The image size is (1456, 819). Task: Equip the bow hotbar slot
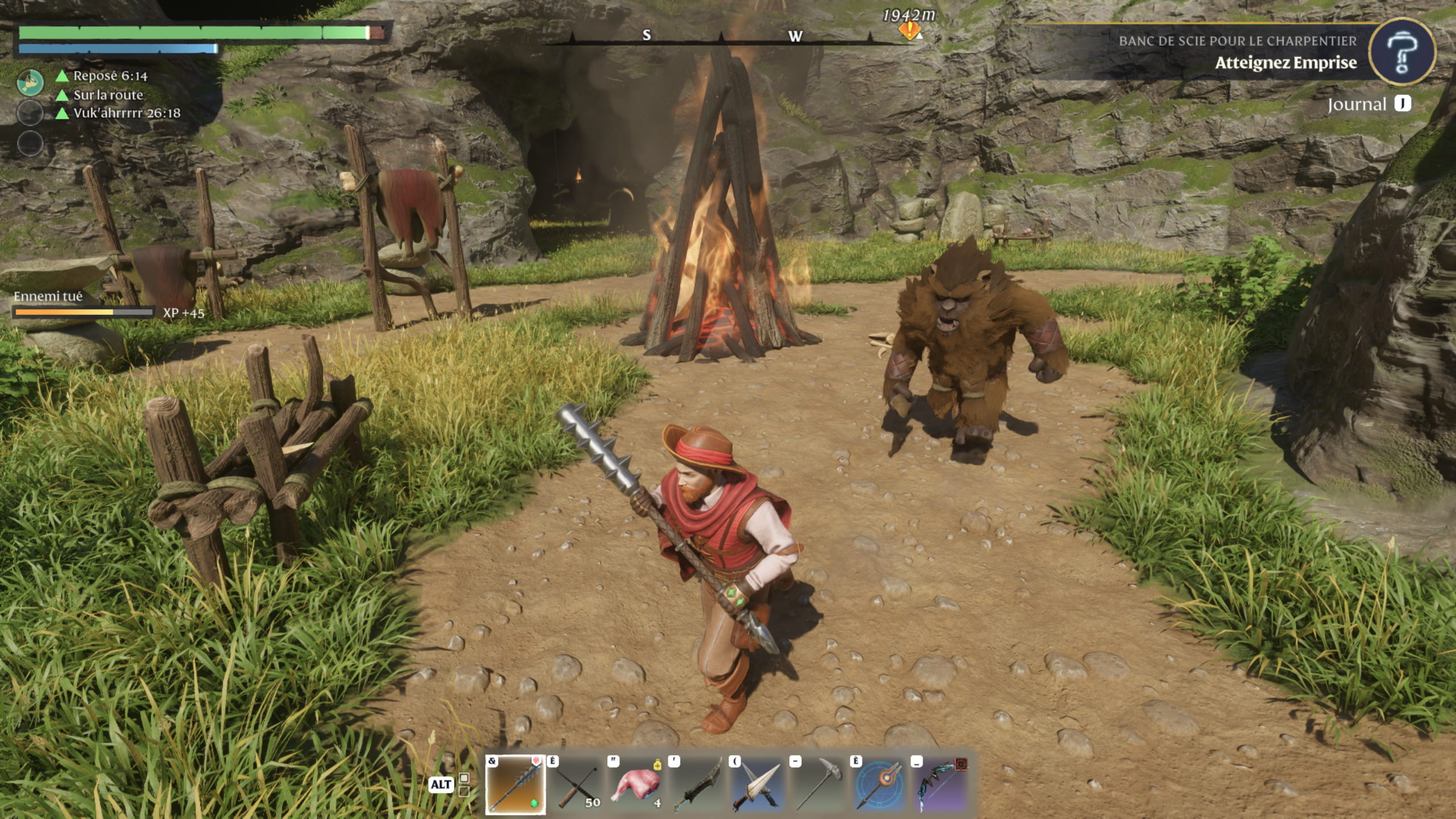point(940,785)
